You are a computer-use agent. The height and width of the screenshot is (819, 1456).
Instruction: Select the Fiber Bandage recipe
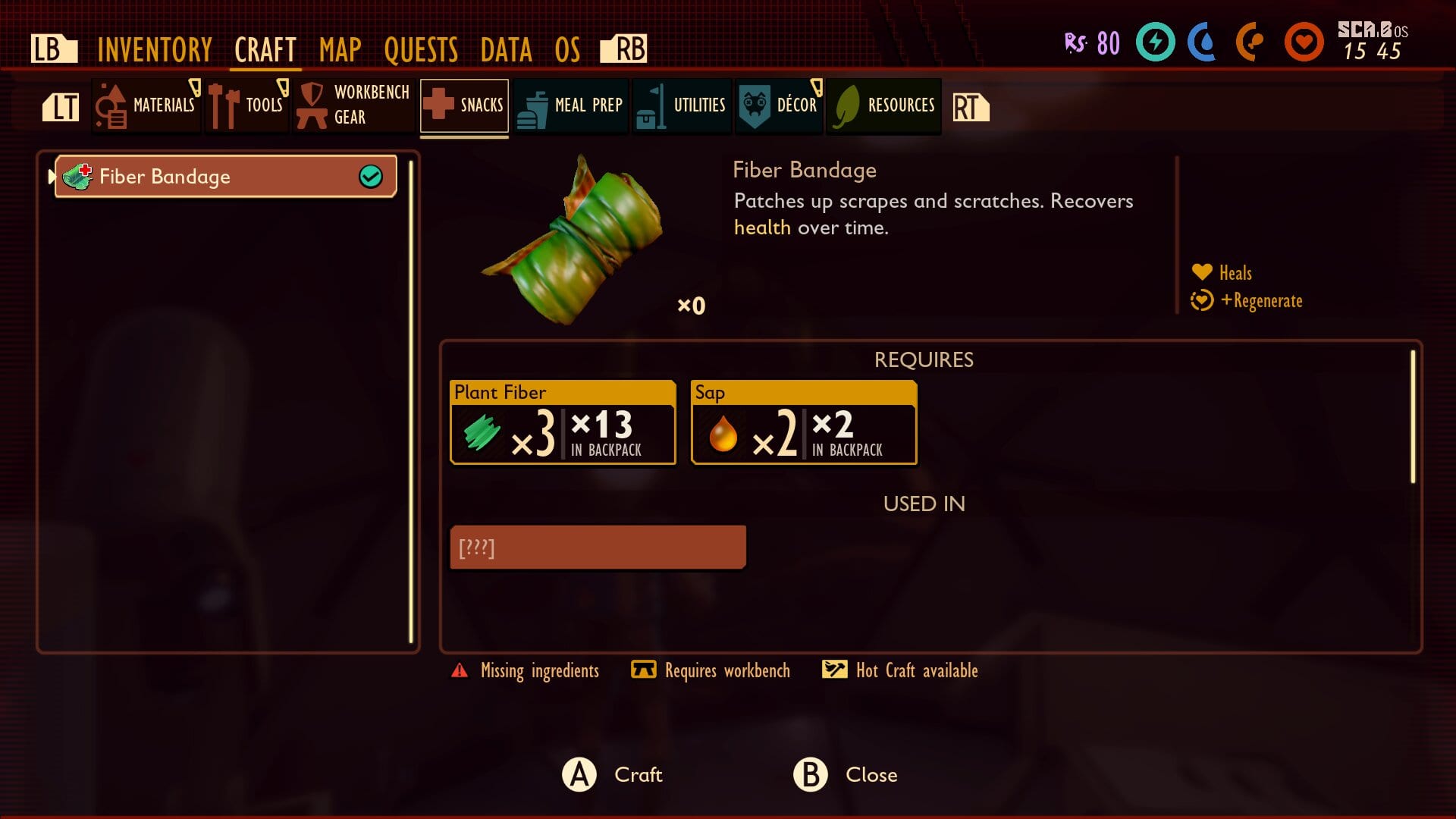pos(226,177)
